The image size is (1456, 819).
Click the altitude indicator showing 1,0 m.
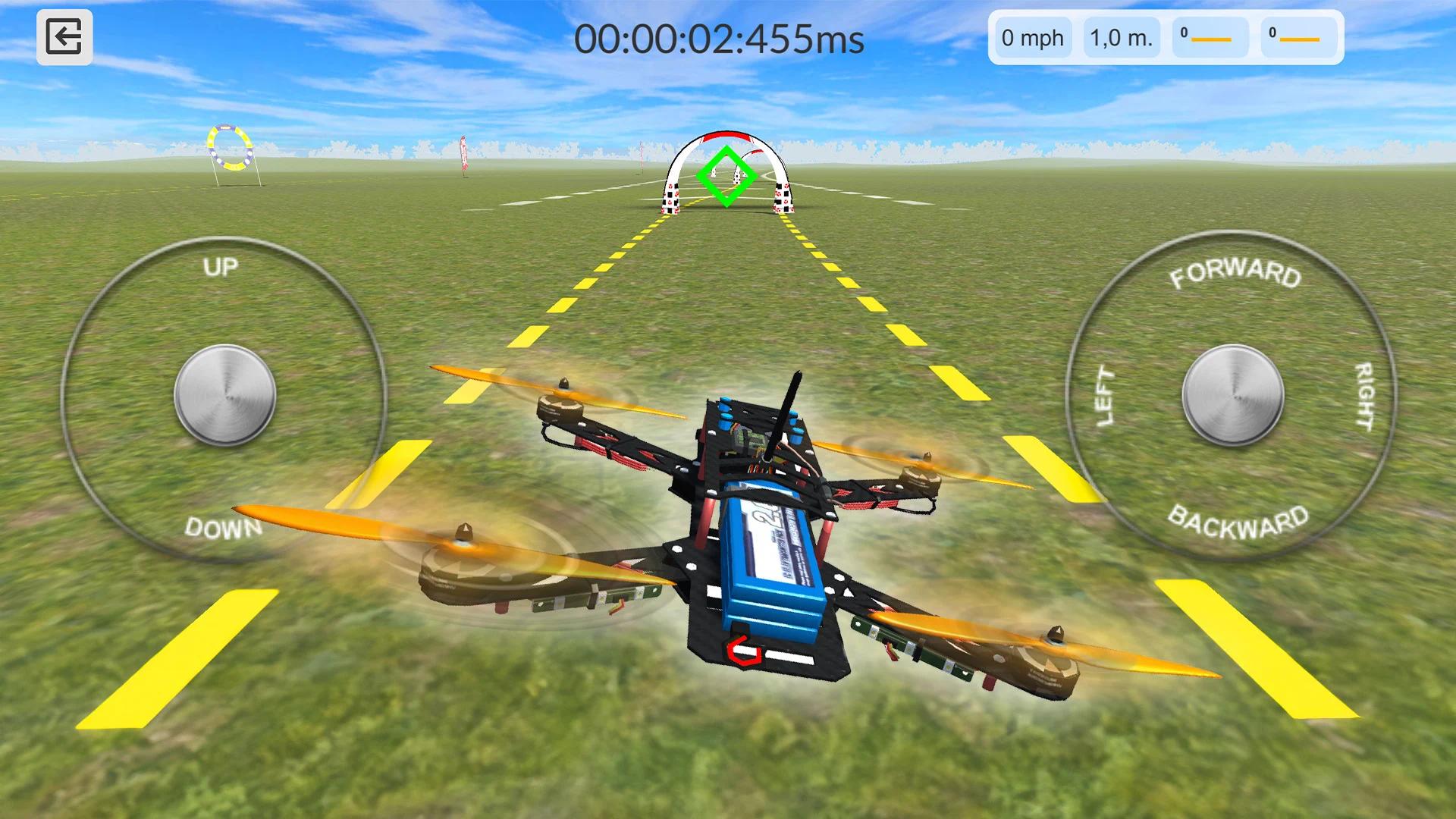1120,38
